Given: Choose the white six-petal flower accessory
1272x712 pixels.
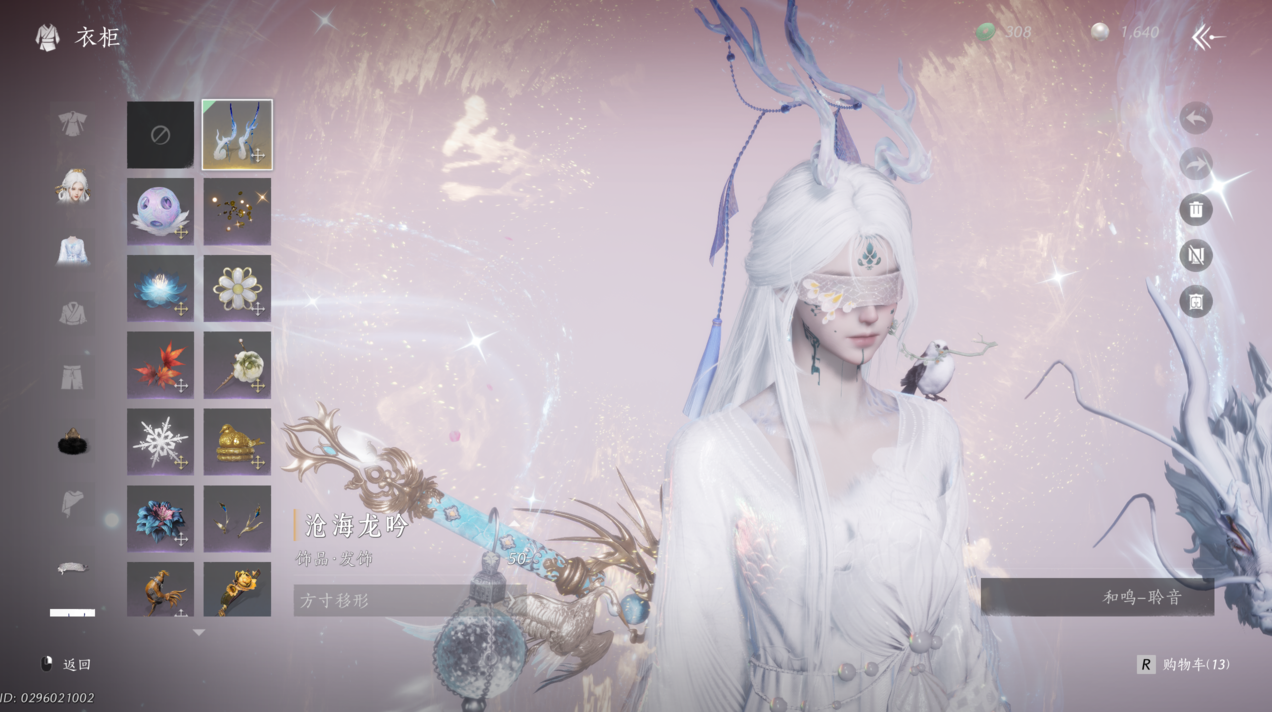Looking at the screenshot, I should [237, 288].
